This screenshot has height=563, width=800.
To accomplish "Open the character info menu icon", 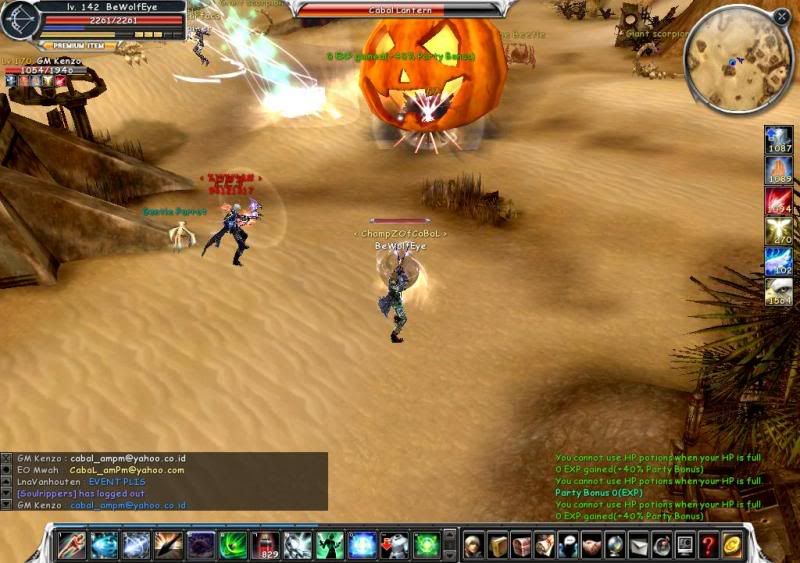I will [474, 545].
